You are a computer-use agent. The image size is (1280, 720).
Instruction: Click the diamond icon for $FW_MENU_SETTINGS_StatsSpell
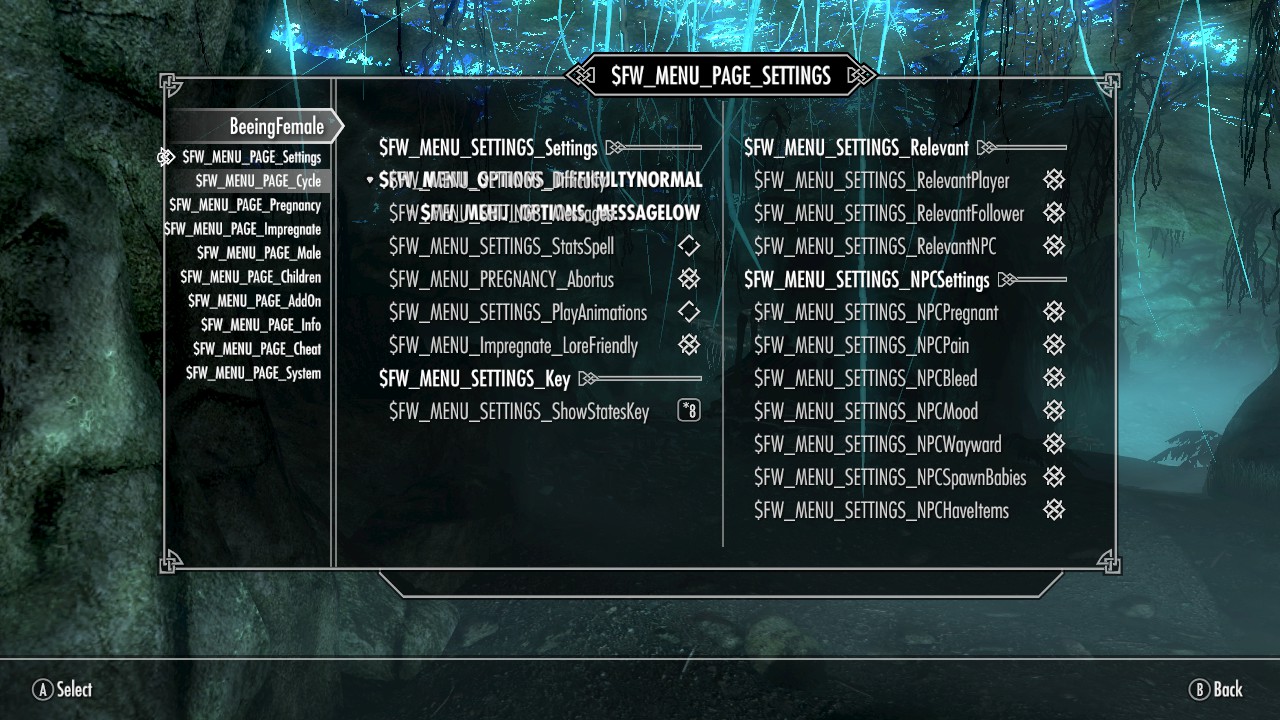688,246
